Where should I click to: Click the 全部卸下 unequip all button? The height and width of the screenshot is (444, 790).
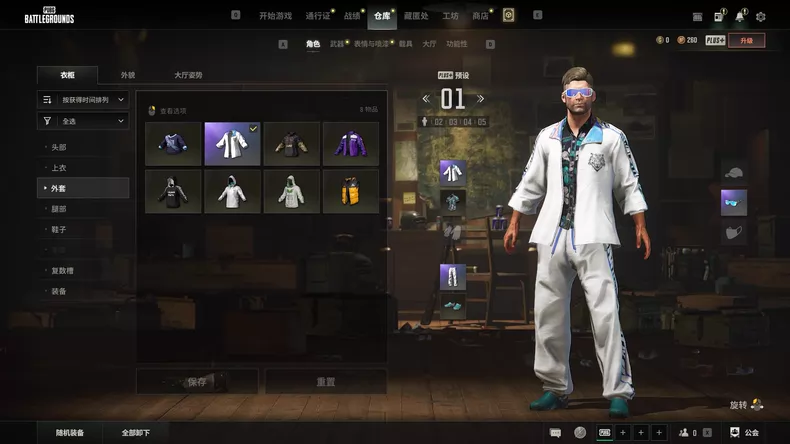coord(136,433)
